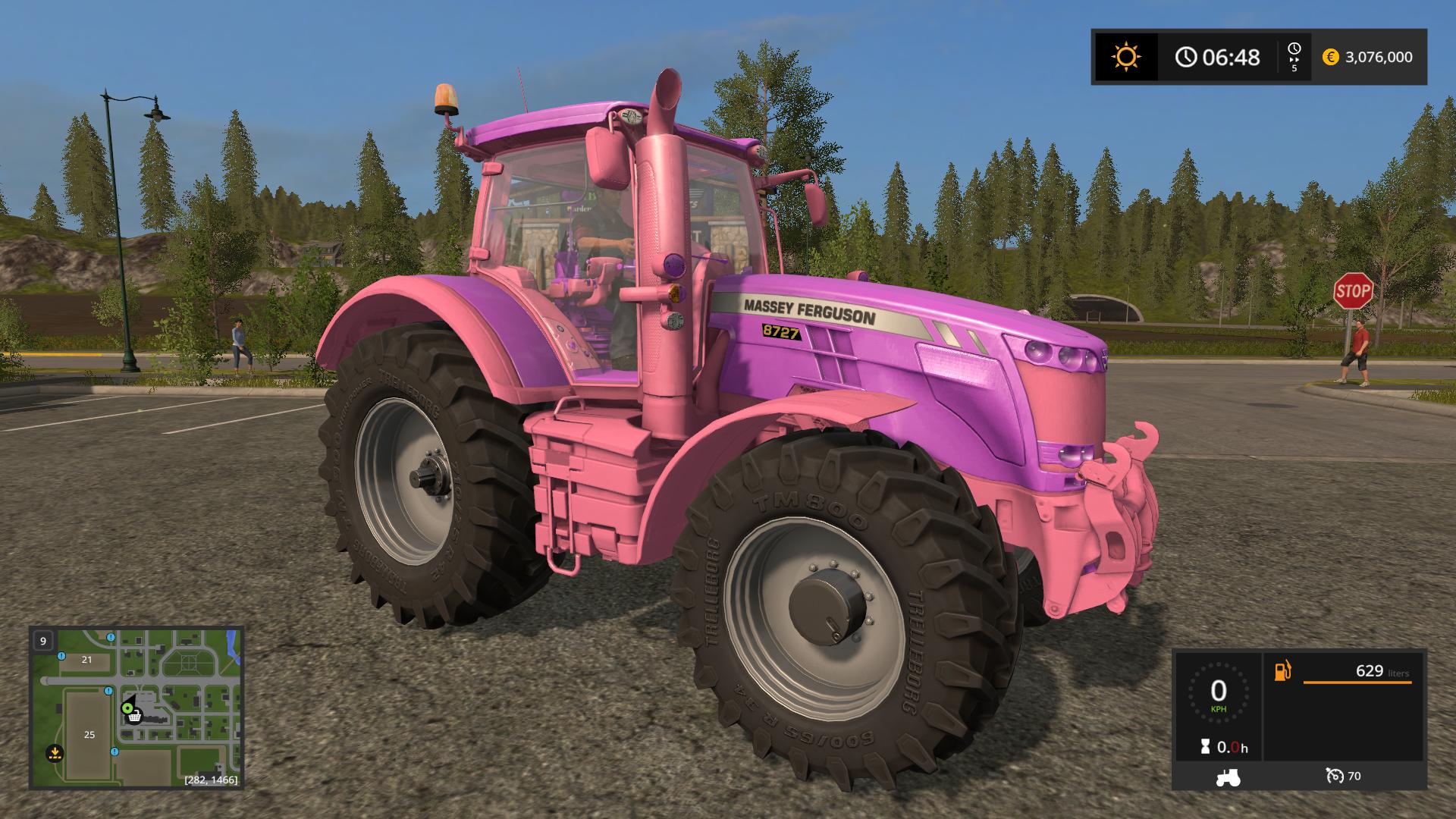Select the white tractor vehicle icon
The height and width of the screenshot is (819, 1456).
tap(1228, 777)
